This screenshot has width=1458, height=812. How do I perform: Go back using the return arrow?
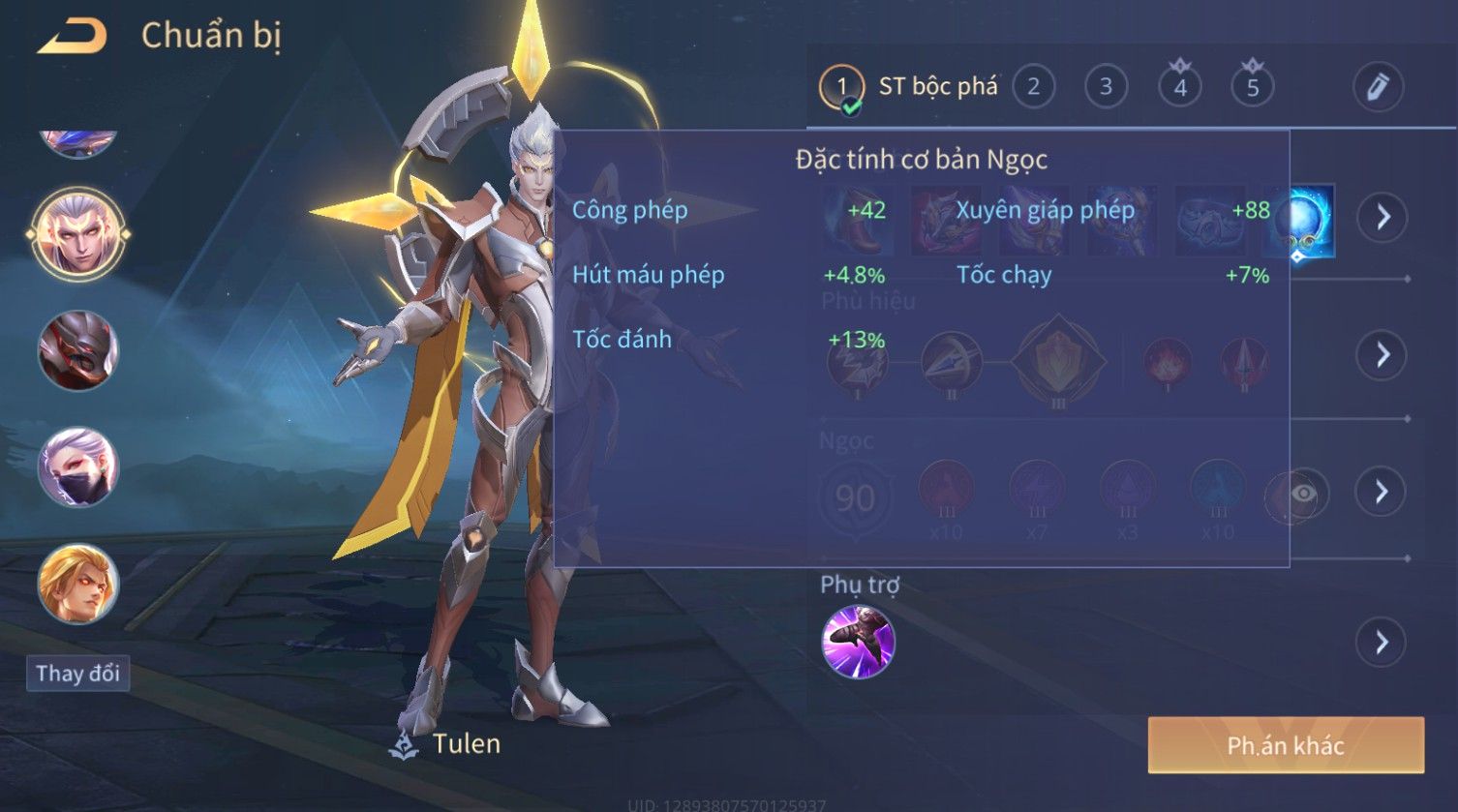[72, 37]
